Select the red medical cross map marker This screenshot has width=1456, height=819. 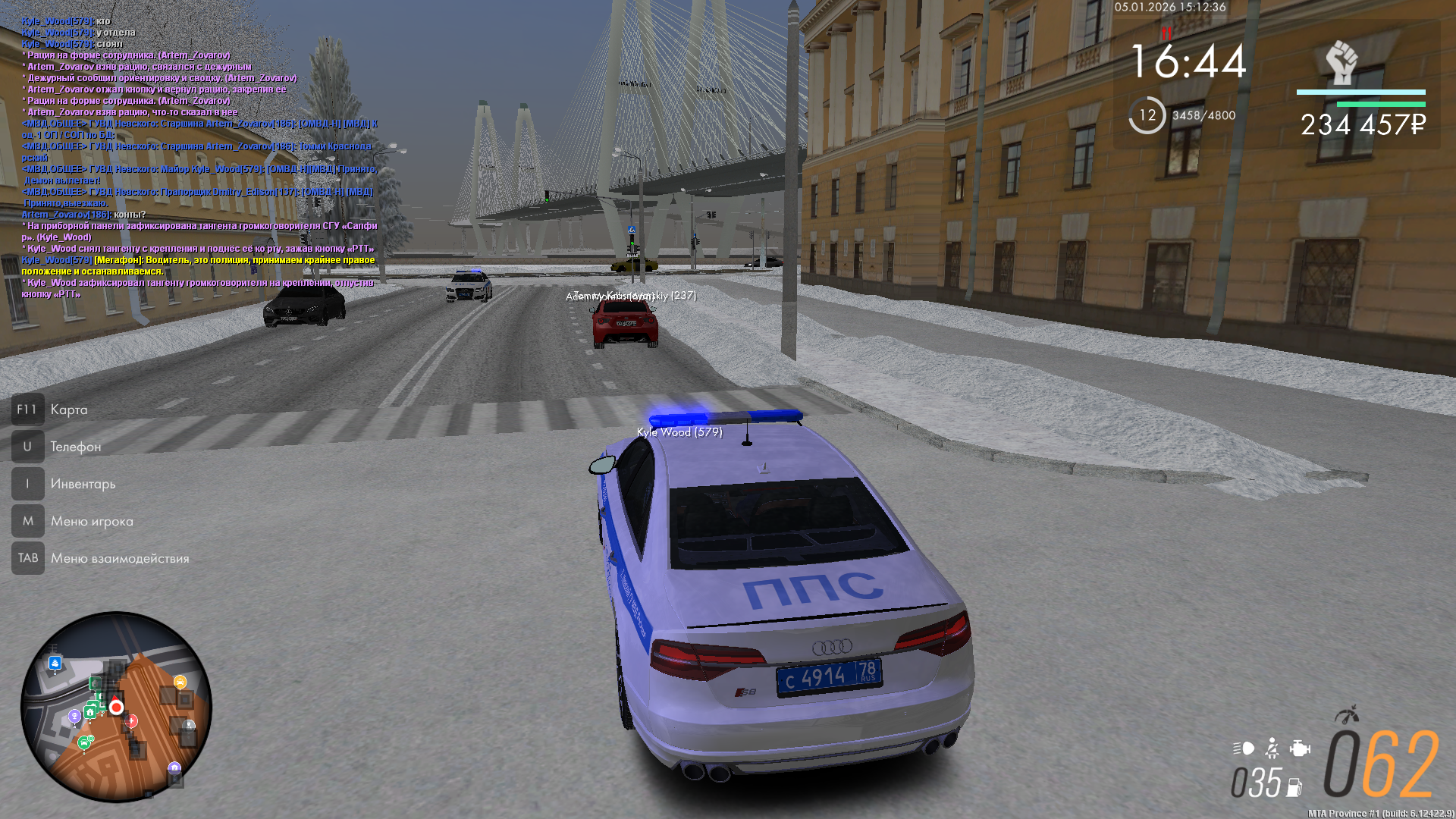[x=132, y=720]
